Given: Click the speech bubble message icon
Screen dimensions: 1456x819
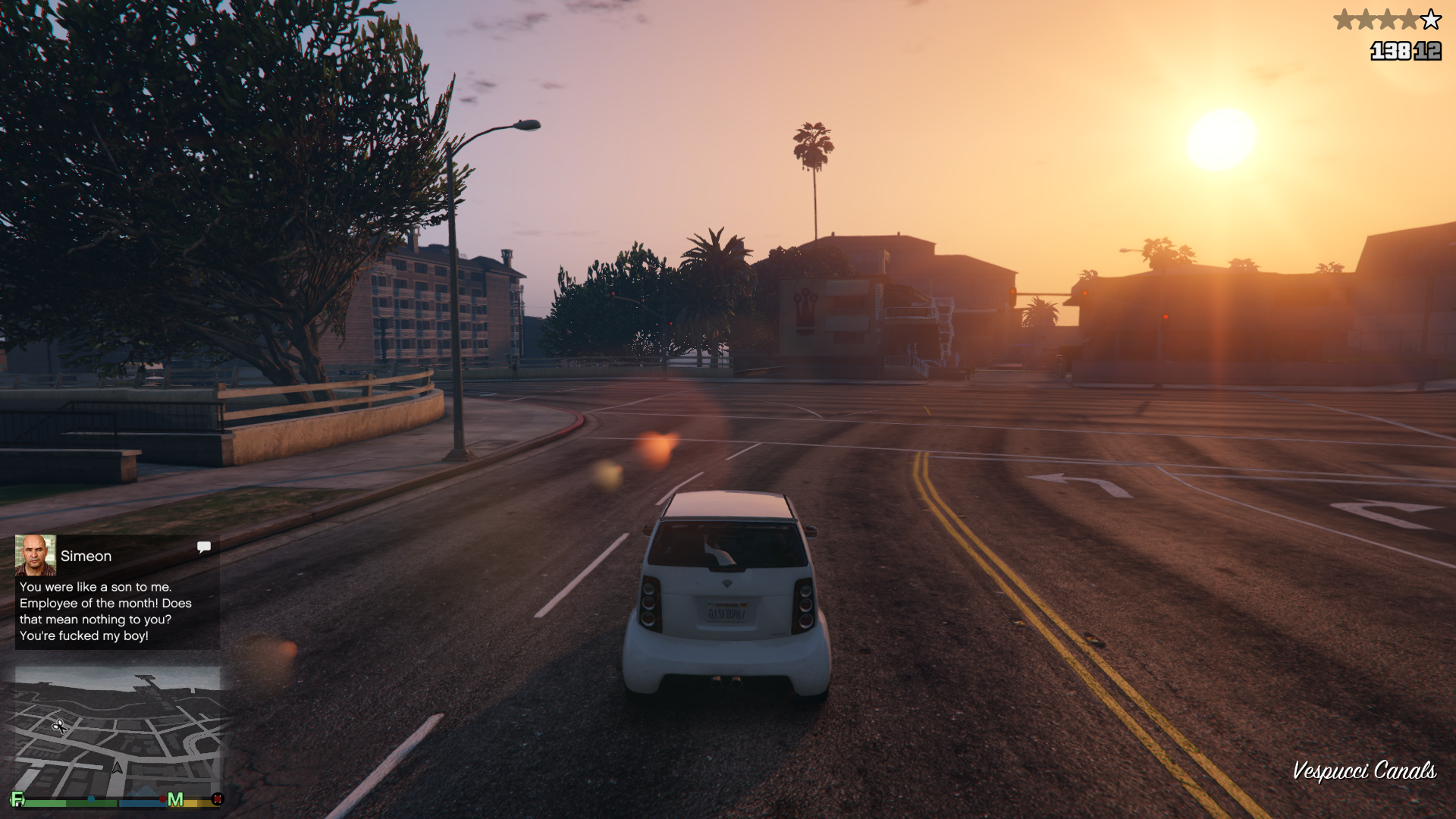Looking at the screenshot, I should (x=203, y=547).
